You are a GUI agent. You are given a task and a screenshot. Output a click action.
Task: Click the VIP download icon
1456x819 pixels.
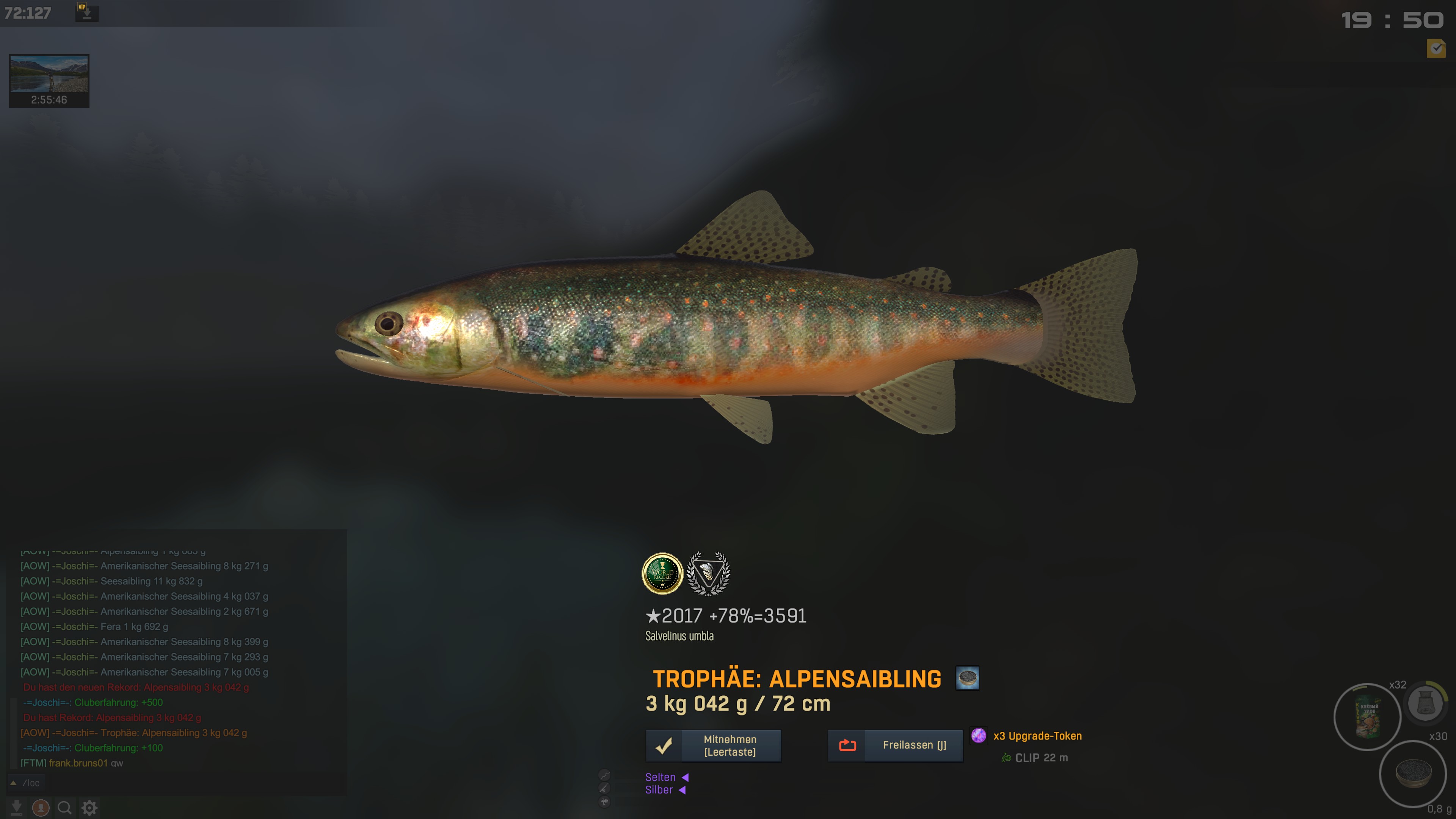tap(86, 12)
